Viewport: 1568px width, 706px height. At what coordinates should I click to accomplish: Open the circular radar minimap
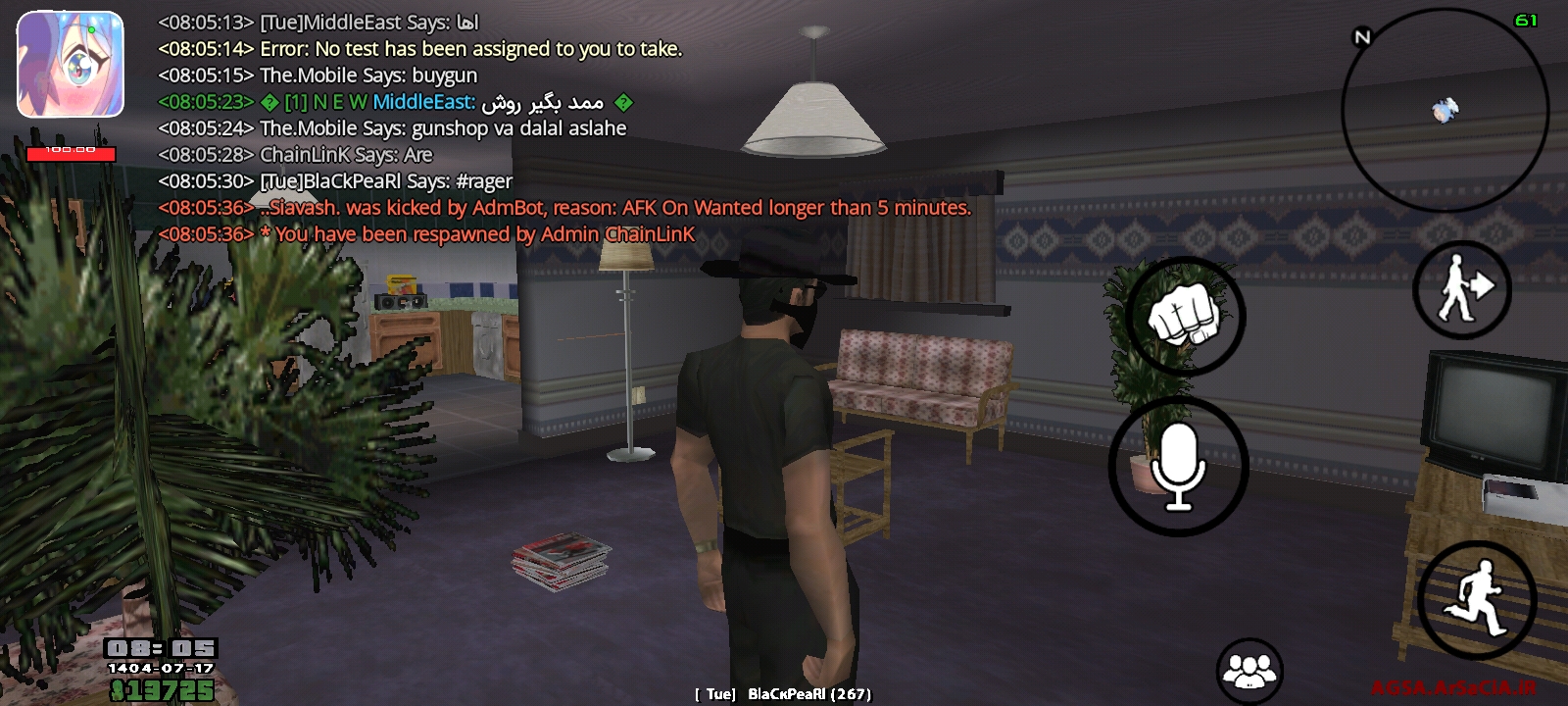tap(1445, 110)
